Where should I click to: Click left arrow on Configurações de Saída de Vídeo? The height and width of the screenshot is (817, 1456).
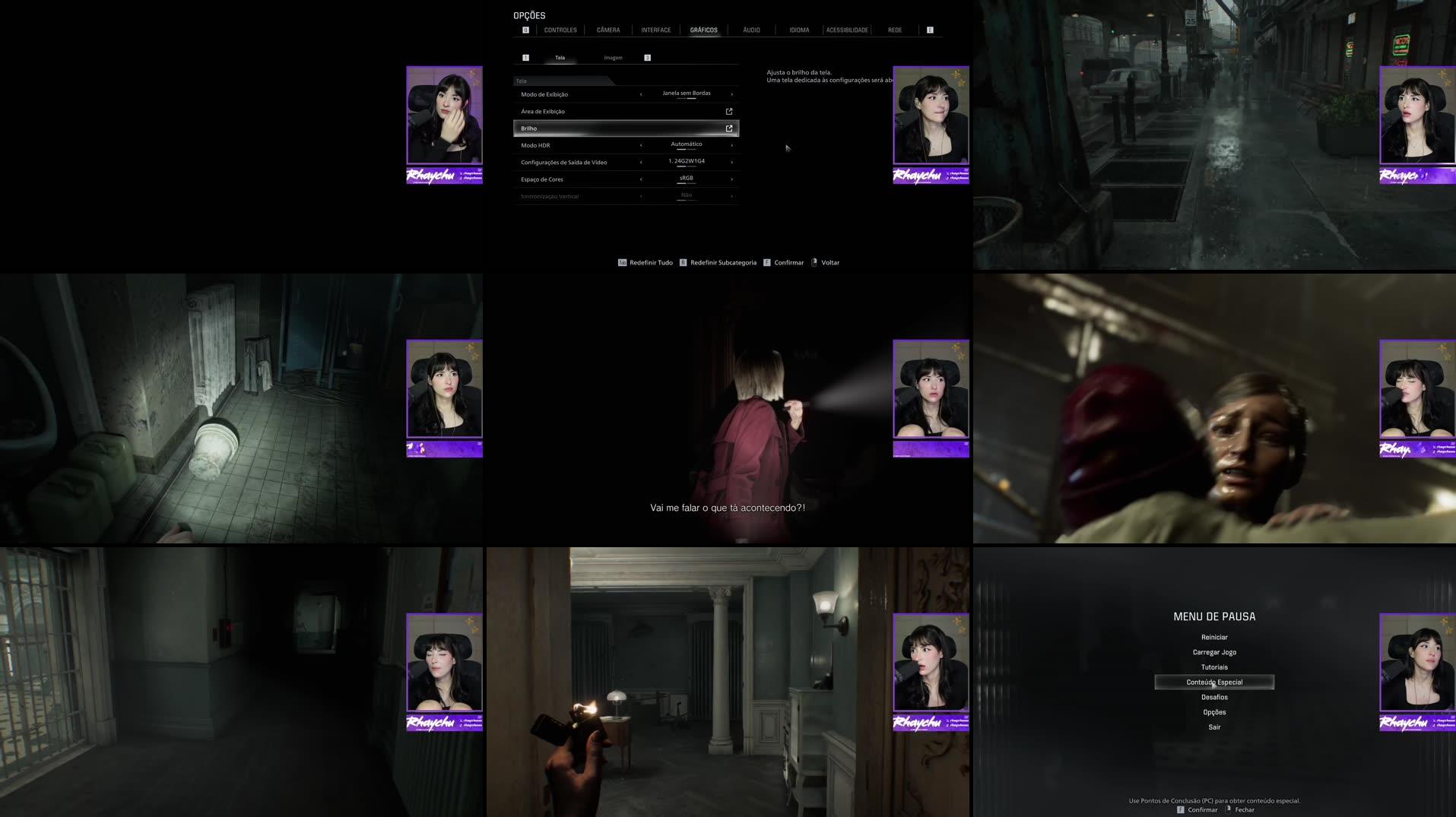click(641, 162)
